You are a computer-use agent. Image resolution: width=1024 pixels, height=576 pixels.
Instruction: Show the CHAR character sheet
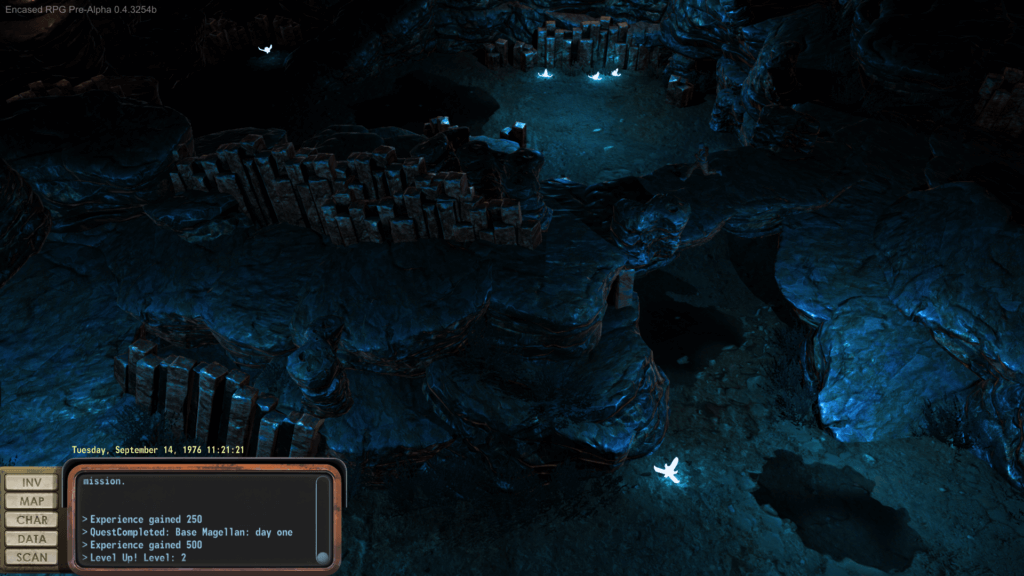pos(31,520)
